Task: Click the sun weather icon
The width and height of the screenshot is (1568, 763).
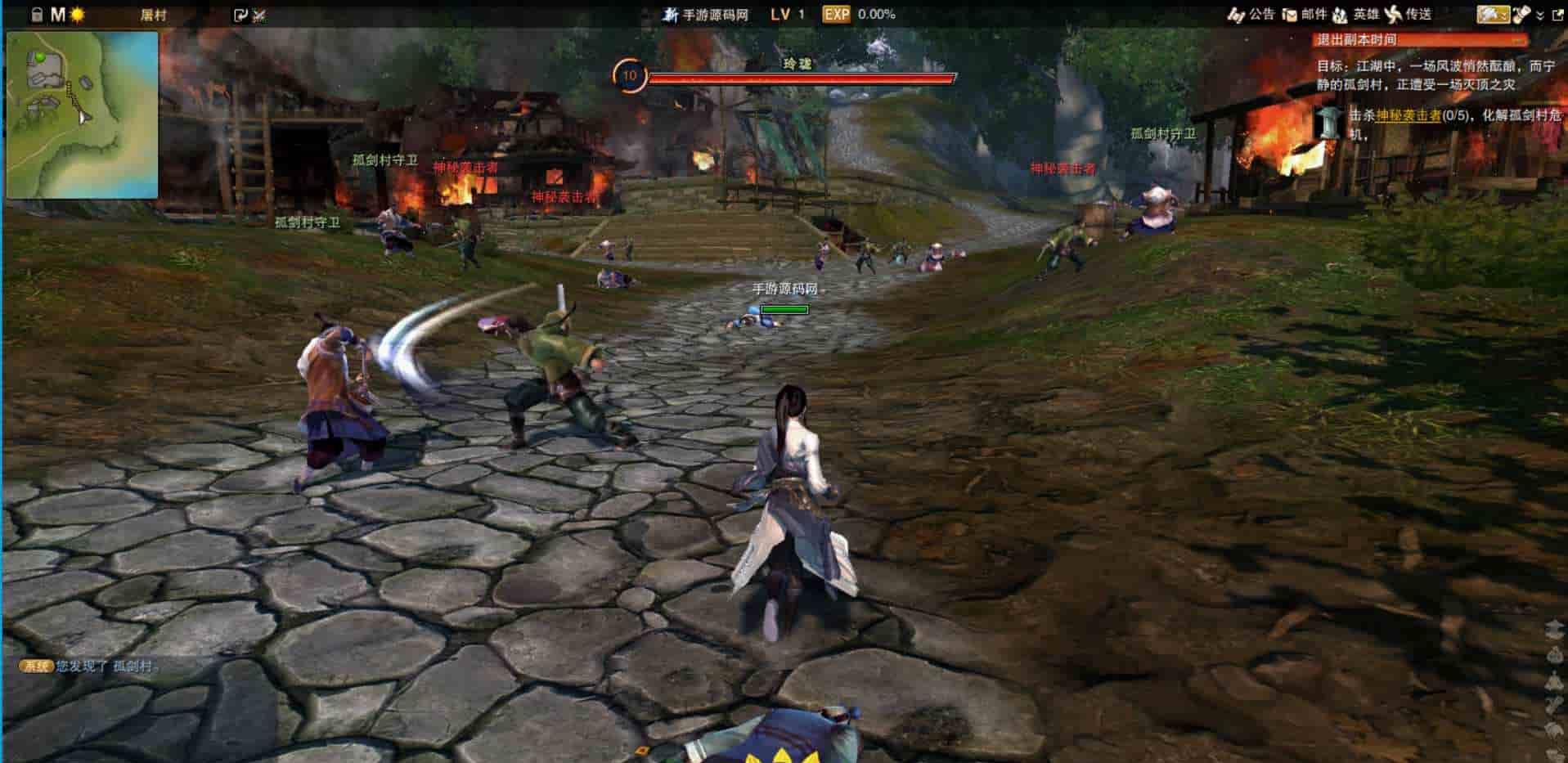Action: coord(78,15)
